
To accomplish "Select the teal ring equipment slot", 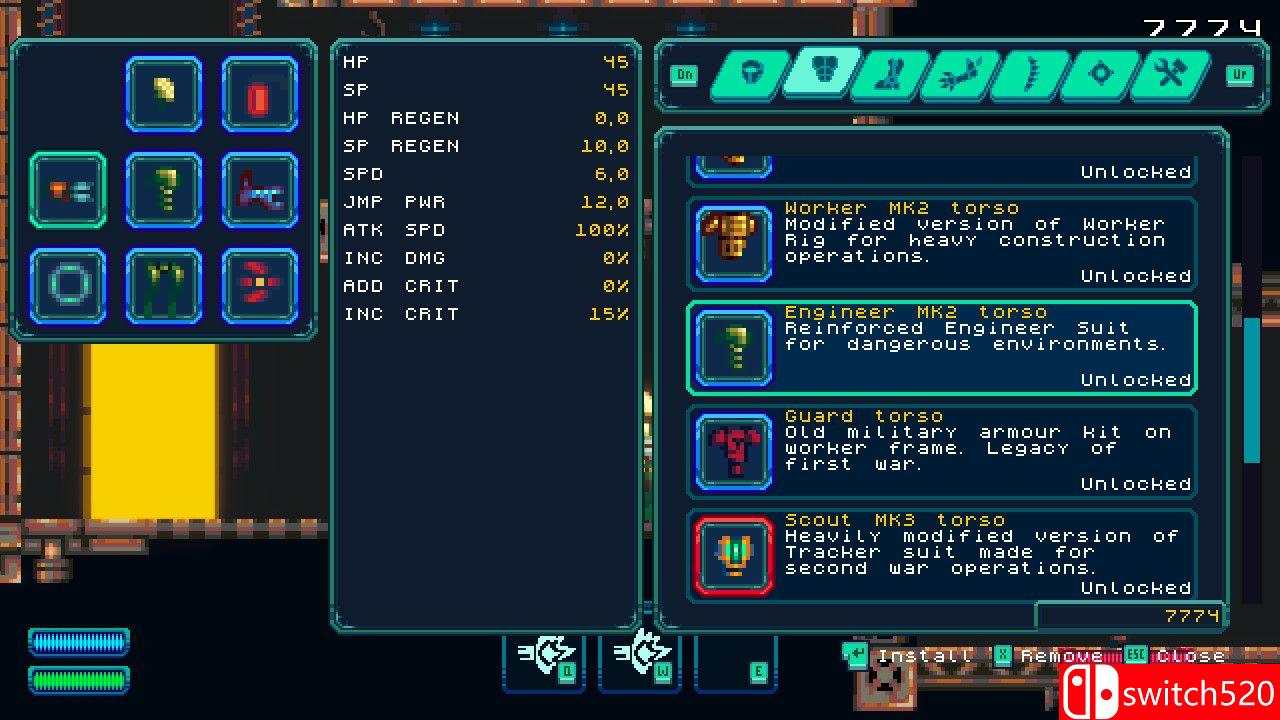I will click(68, 286).
